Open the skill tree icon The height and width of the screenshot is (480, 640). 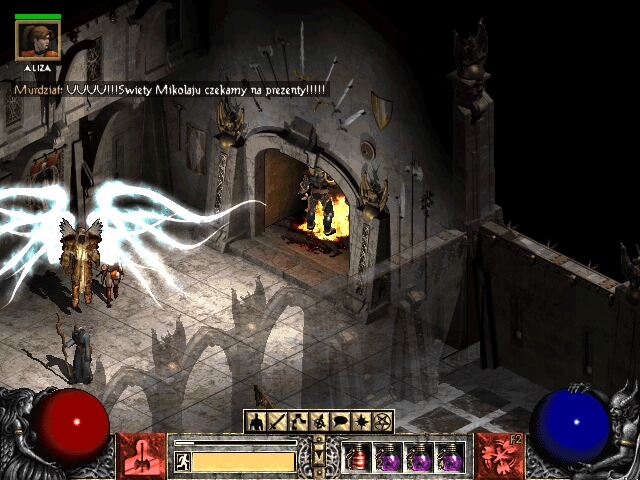tap(298, 422)
